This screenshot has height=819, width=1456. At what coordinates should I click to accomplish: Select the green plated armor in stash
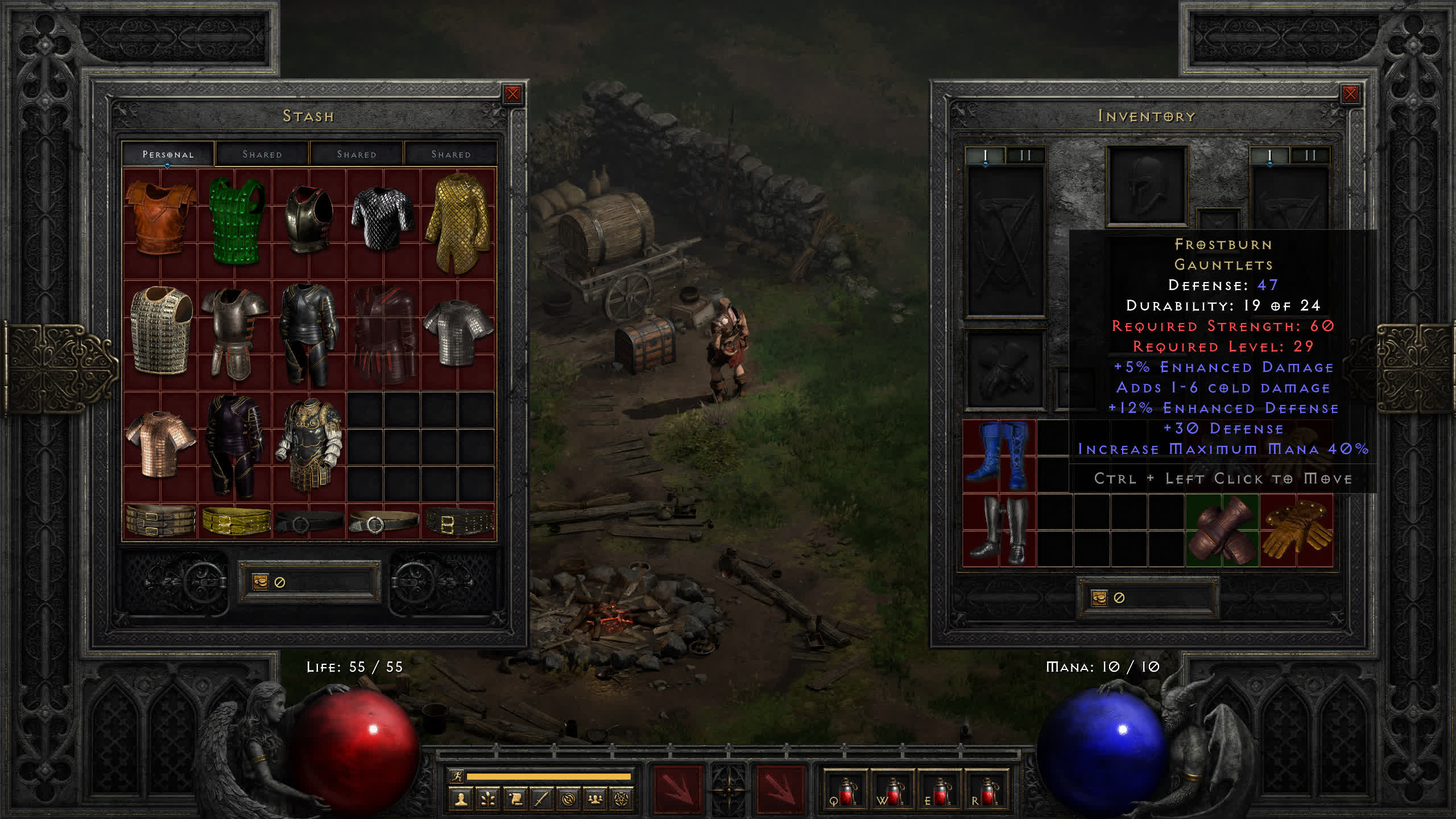tap(235, 220)
